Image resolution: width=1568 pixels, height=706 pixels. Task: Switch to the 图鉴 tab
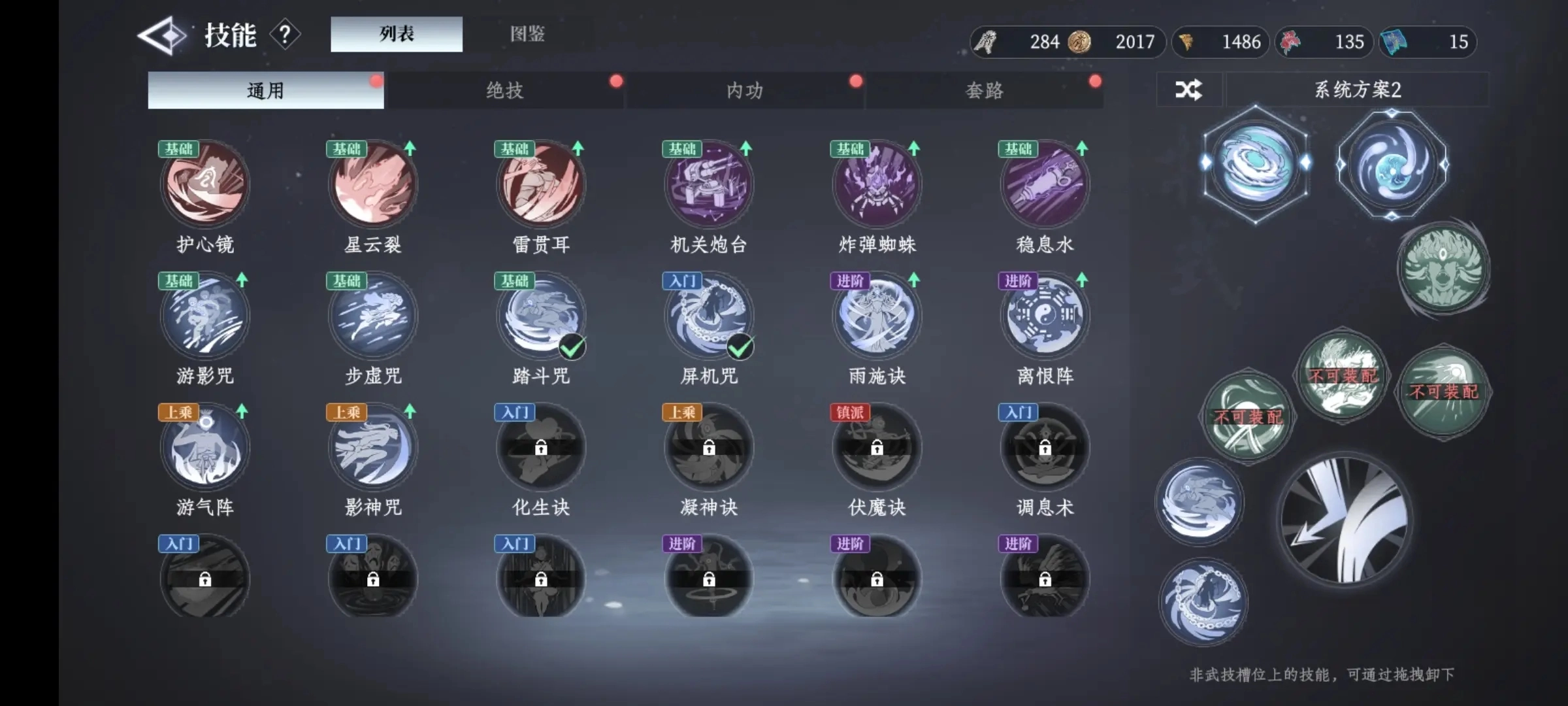pos(527,34)
